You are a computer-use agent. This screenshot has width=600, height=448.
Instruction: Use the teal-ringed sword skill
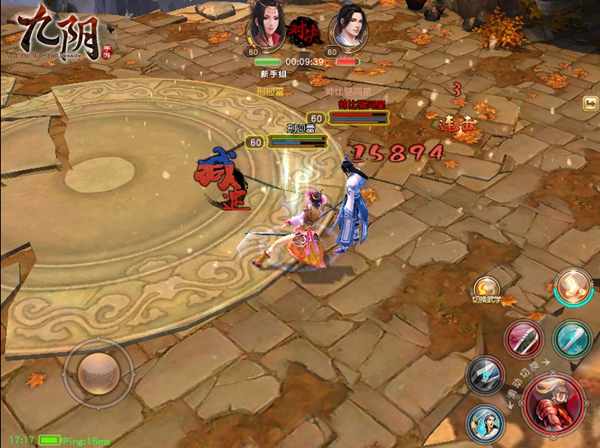(572, 338)
